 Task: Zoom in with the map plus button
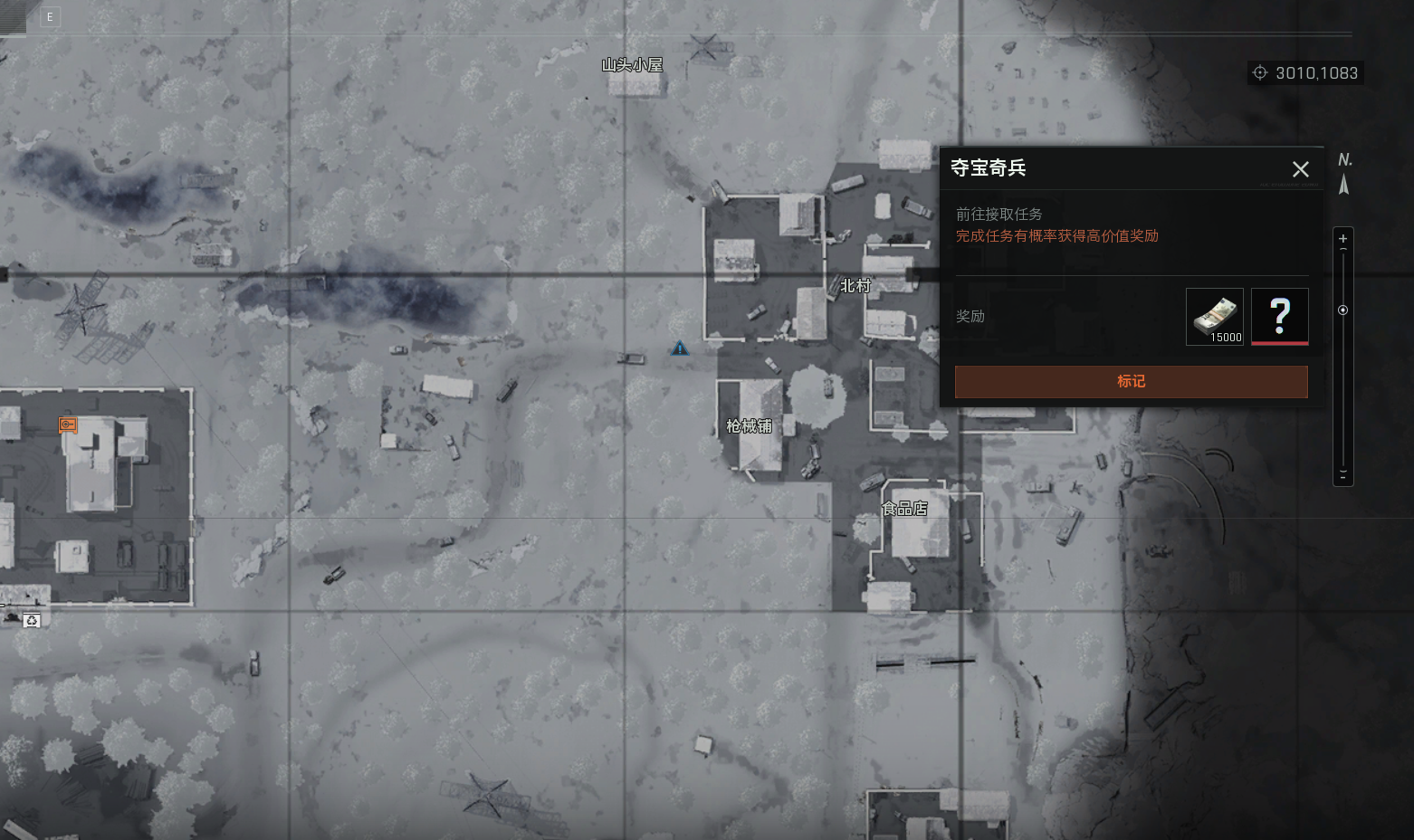(x=1342, y=239)
